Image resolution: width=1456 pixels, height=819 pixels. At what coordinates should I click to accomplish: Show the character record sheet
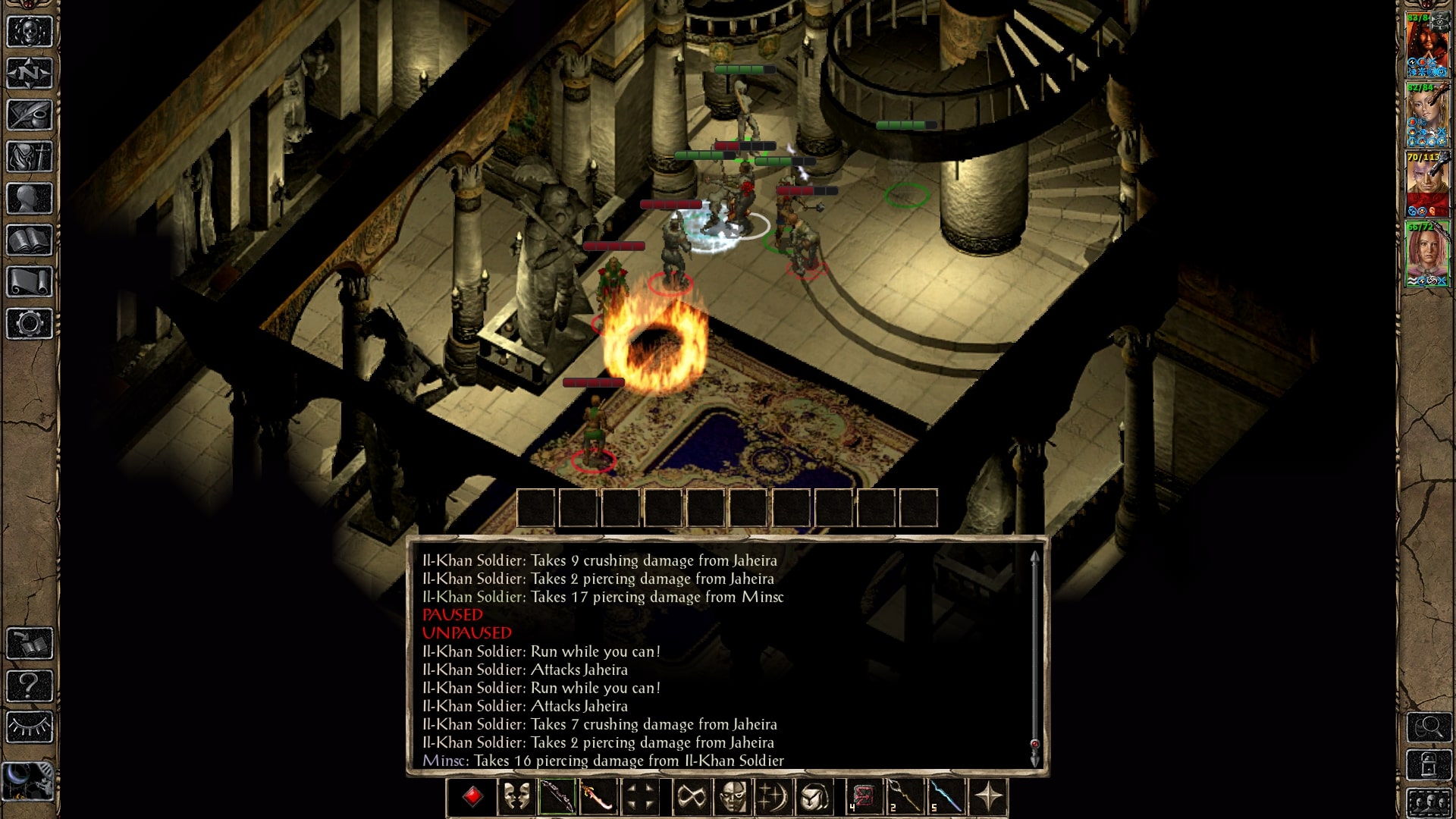pos(30,199)
